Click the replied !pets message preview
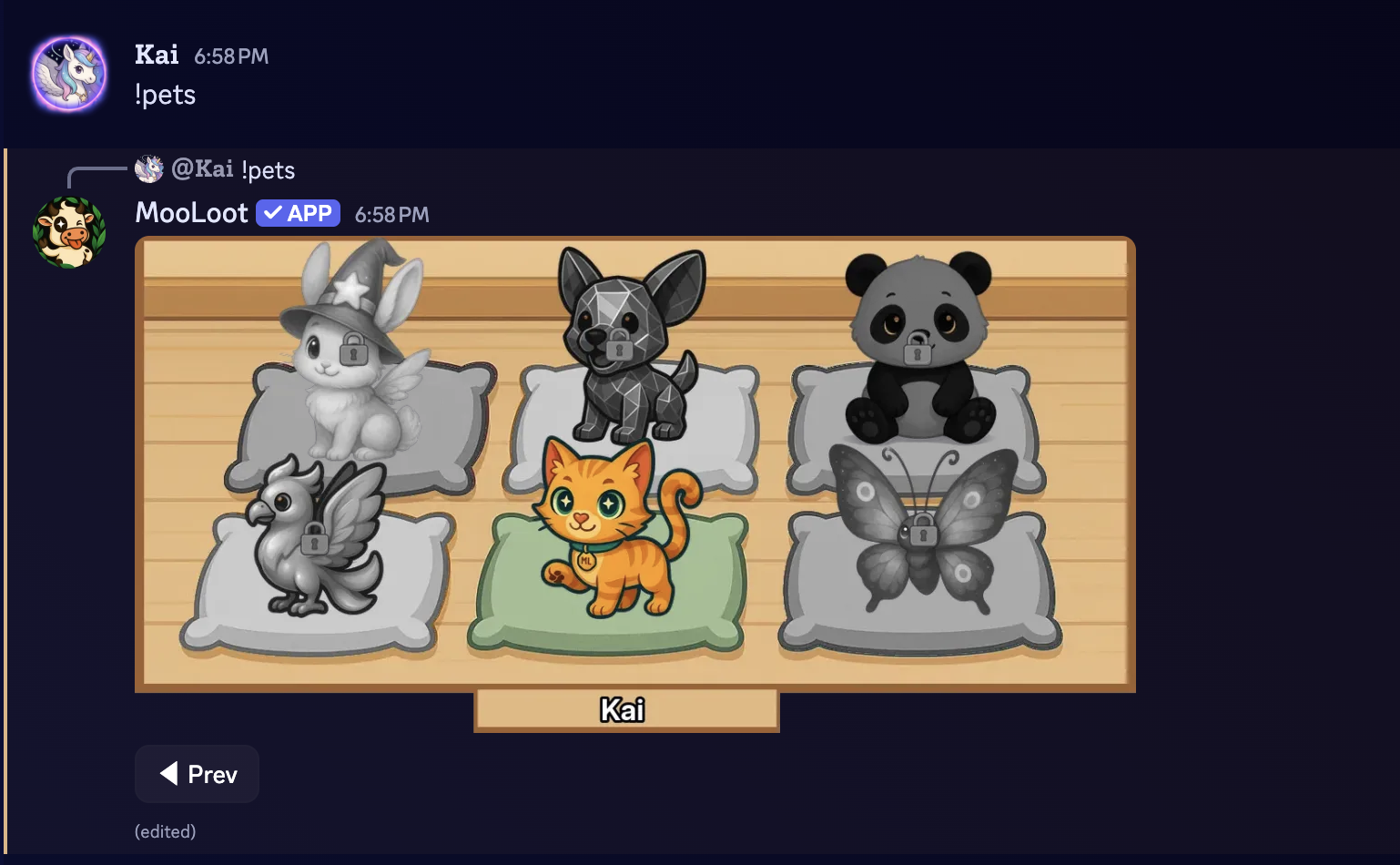 click(x=269, y=169)
